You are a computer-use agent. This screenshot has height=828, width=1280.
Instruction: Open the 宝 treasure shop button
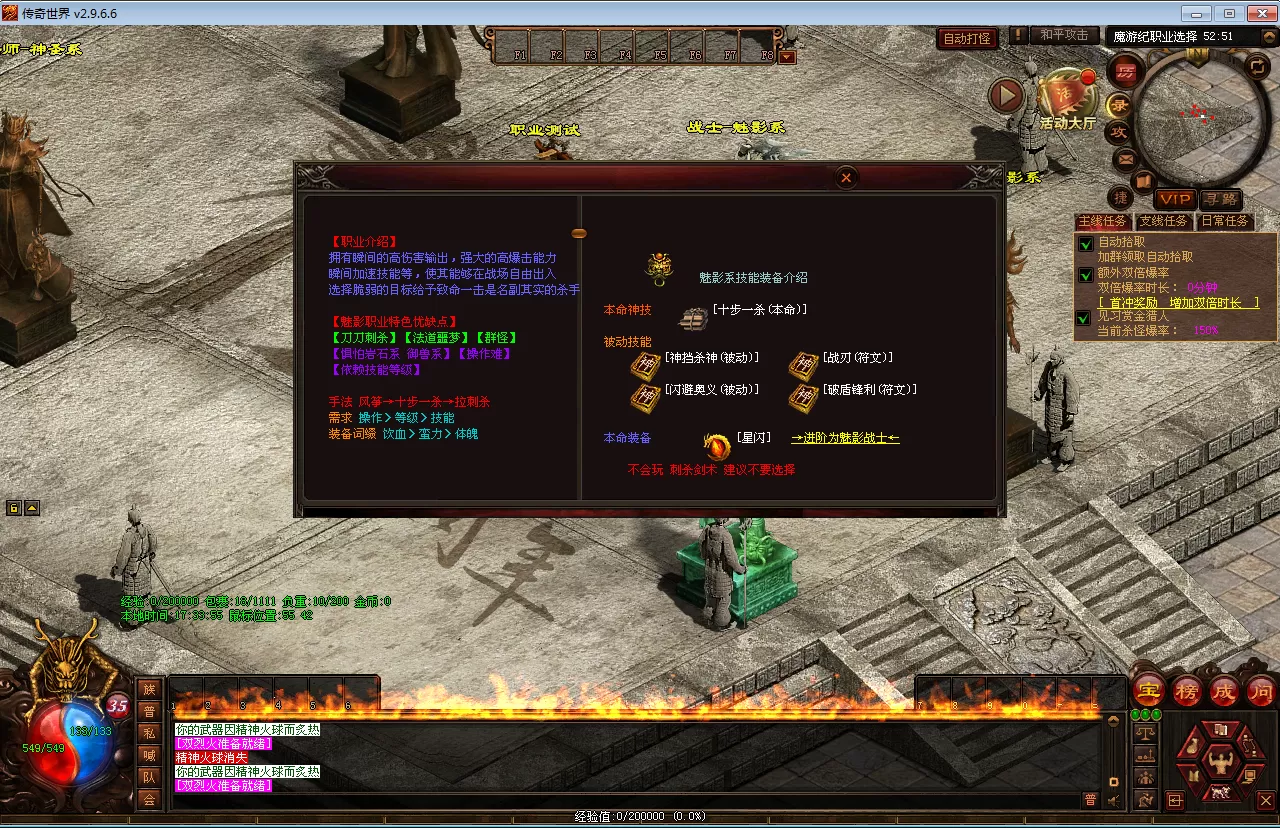(1150, 690)
